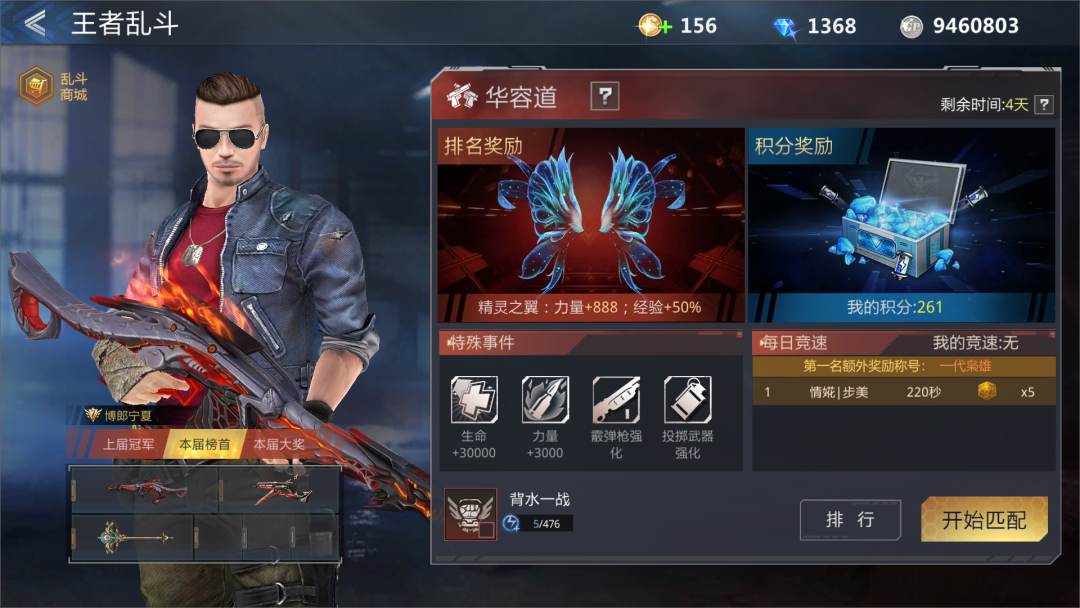
Task: Switch to the 本届大奖 tab
Action: point(279,444)
